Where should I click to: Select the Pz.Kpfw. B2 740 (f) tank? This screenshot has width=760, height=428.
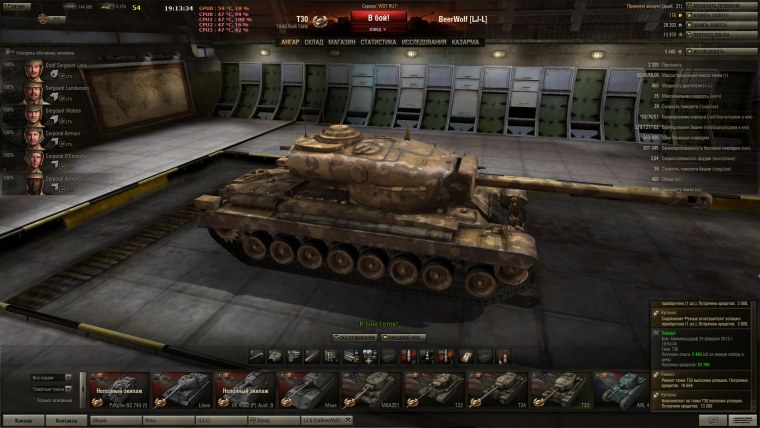120,390
